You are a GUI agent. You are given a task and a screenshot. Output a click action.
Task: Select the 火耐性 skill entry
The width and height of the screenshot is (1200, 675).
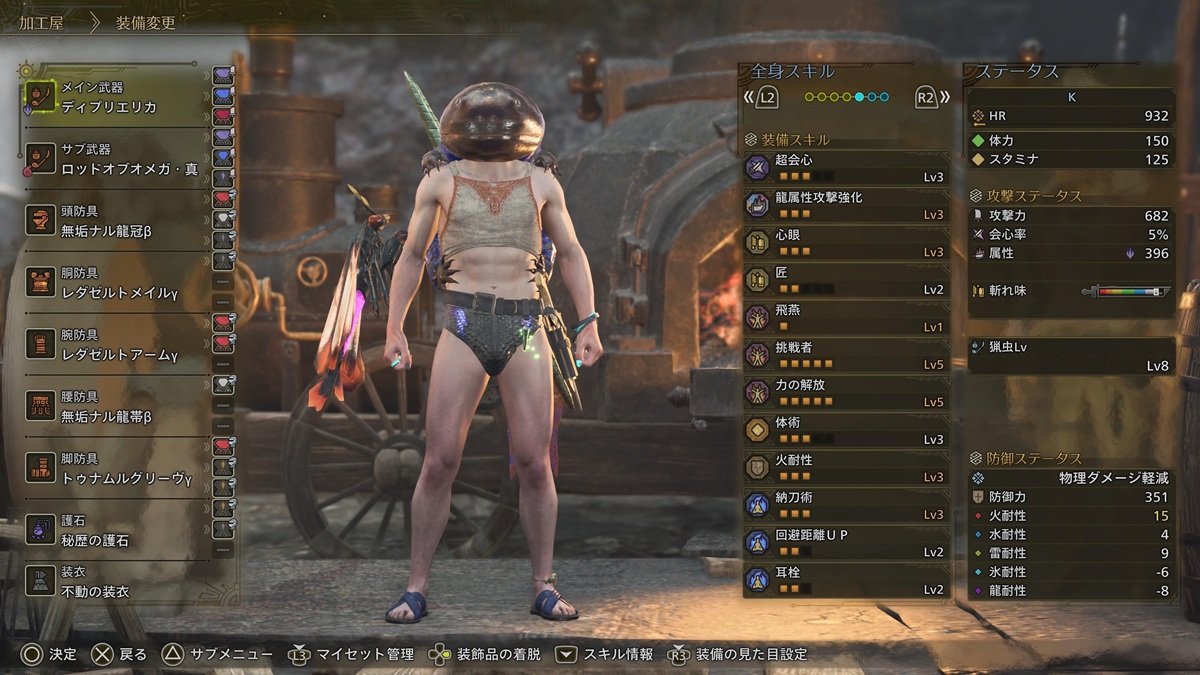point(845,468)
